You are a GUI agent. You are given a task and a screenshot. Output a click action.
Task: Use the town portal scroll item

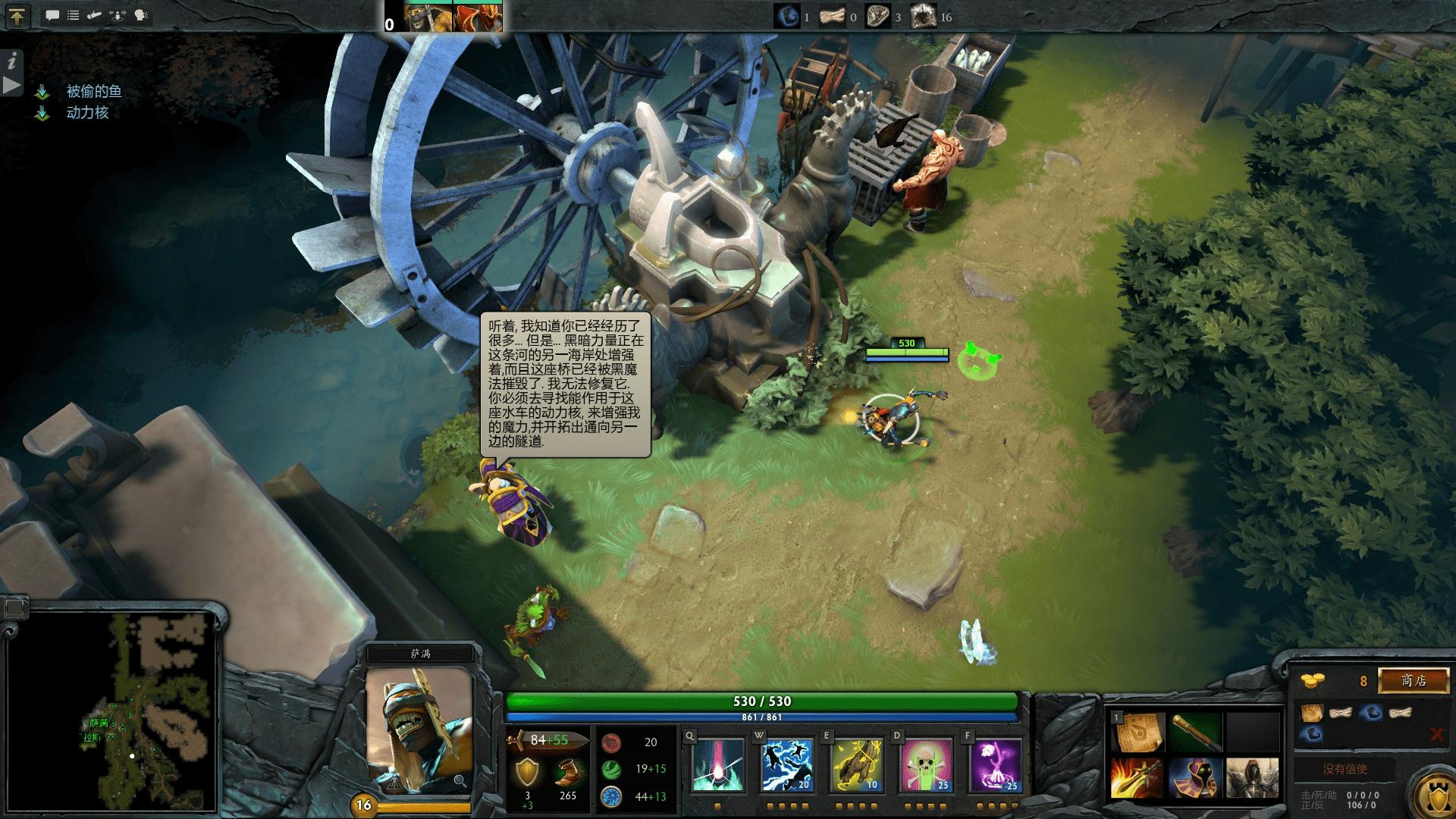pos(1137,731)
